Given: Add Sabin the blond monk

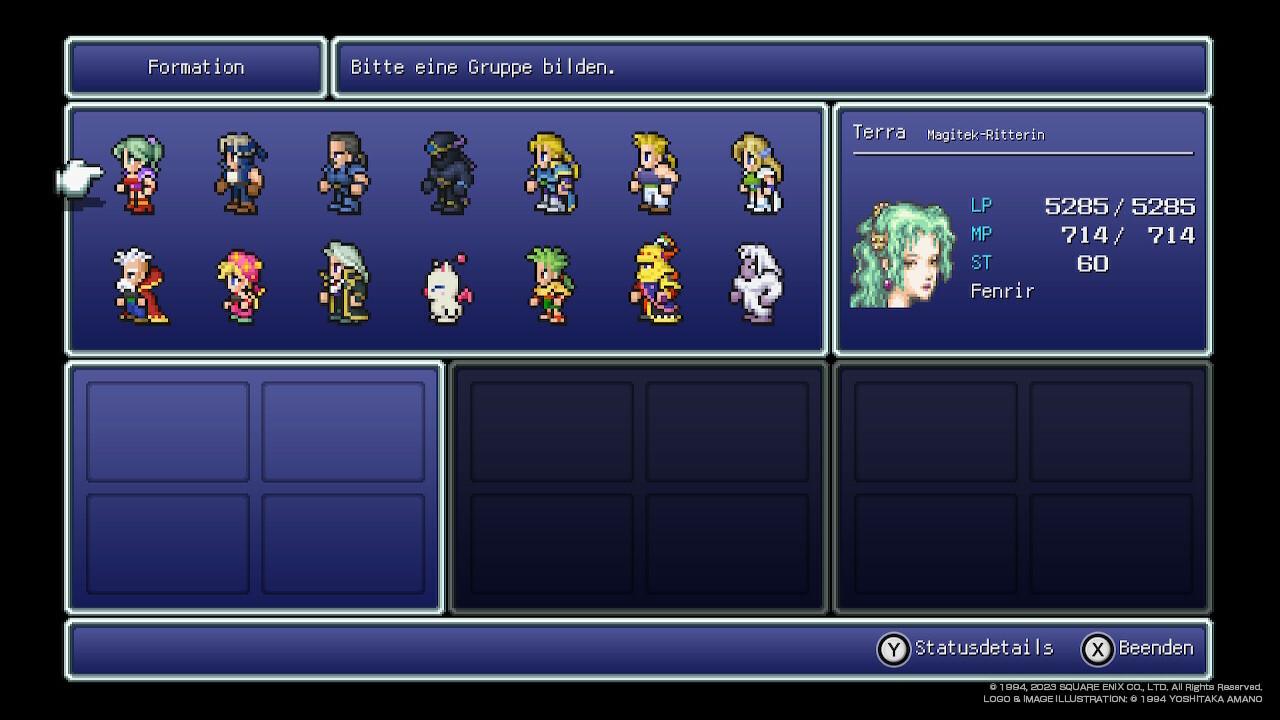Looking at the screenshot, I should click(654, 175).
